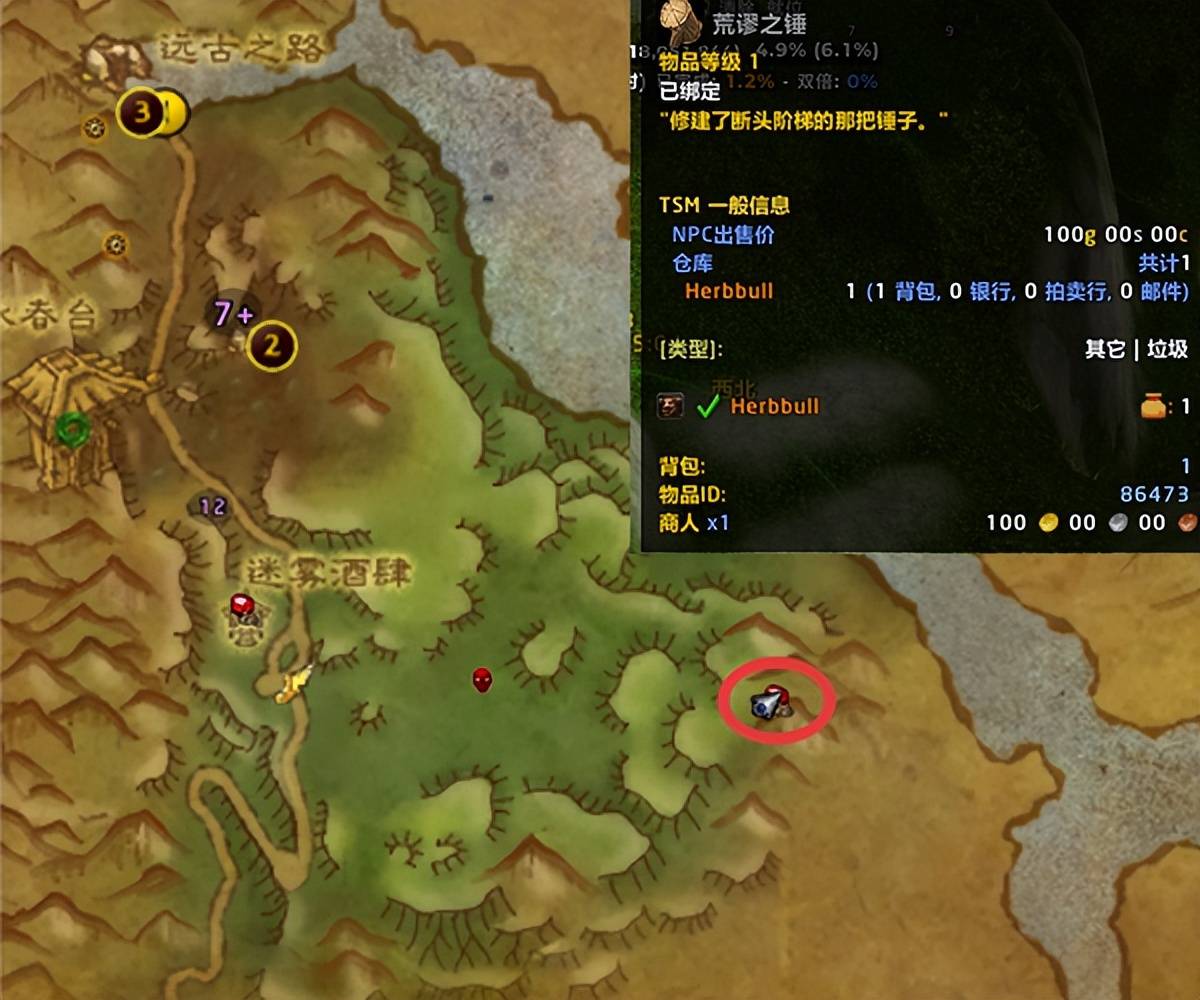The height and width of the screenshot is (1000, 1200).
Task: Select the green ring marker on the hut
Action: [x=73, y=430]
